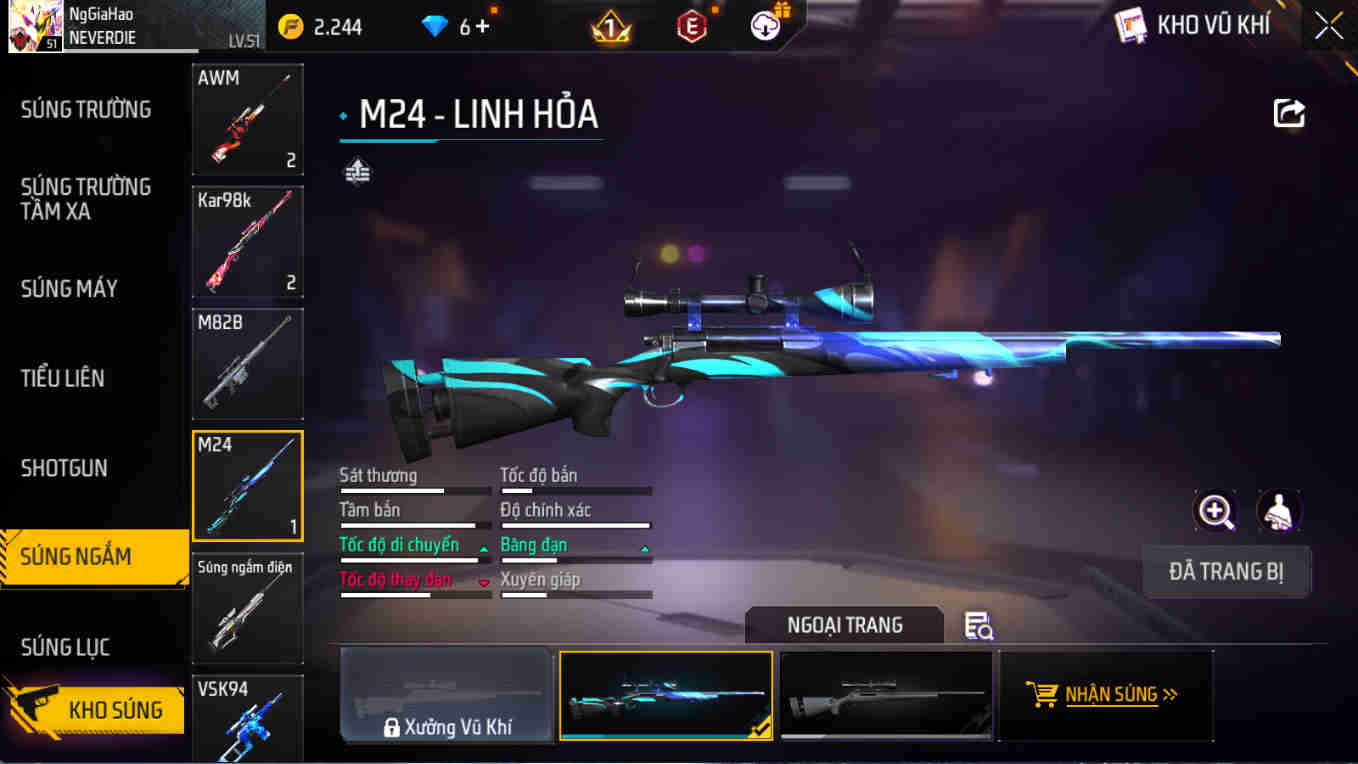Open the weapon stats detail icon beside Ngoại Trang

point(978,624)
